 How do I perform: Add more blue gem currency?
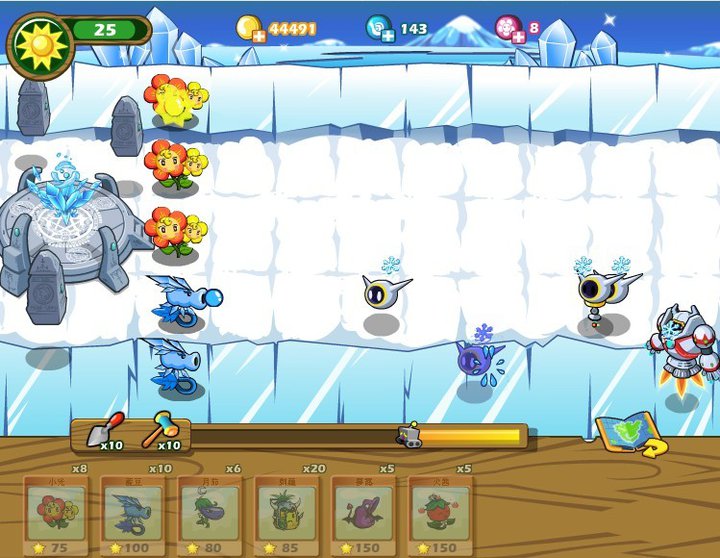point(387,37)
